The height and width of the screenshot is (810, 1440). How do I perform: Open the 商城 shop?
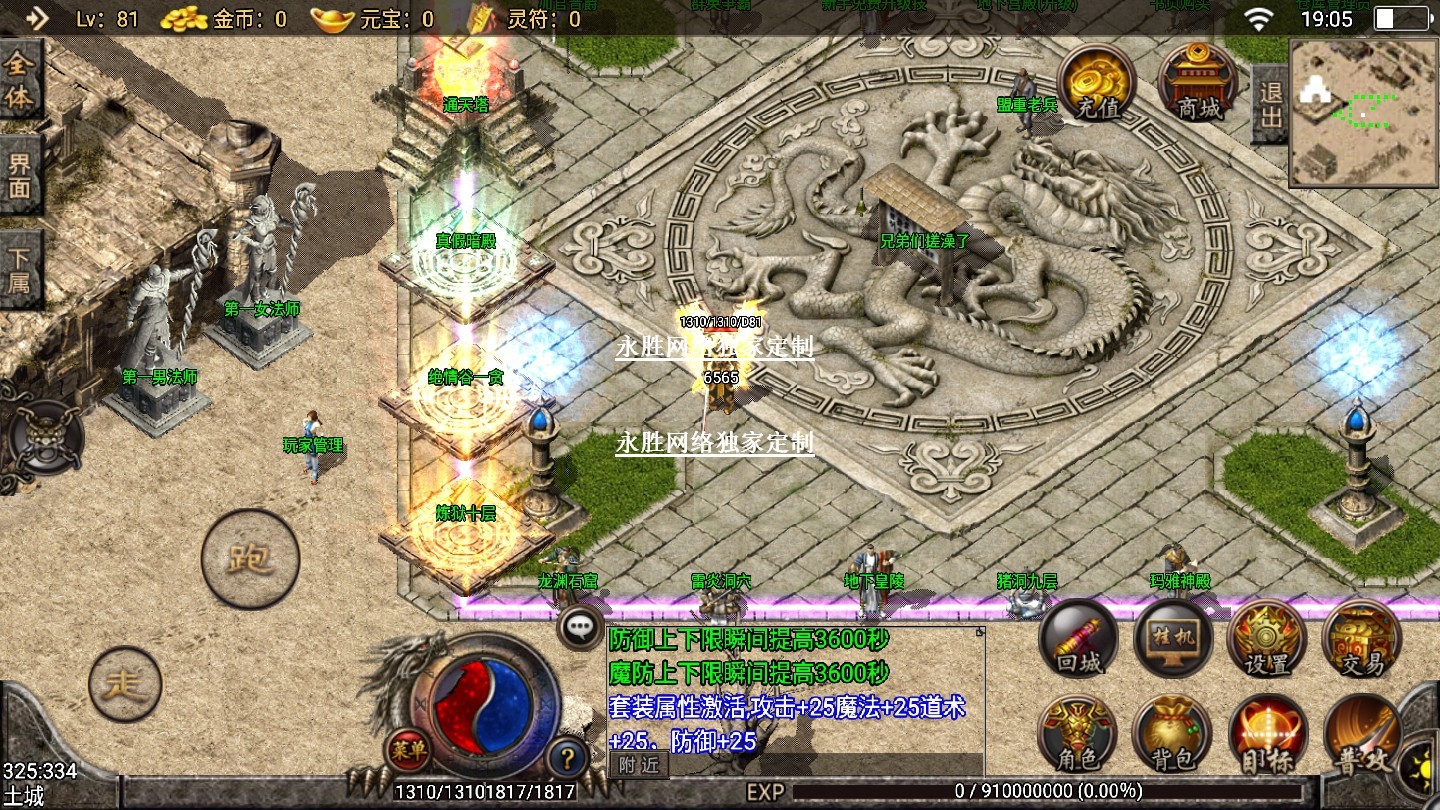click(1198, 83)
